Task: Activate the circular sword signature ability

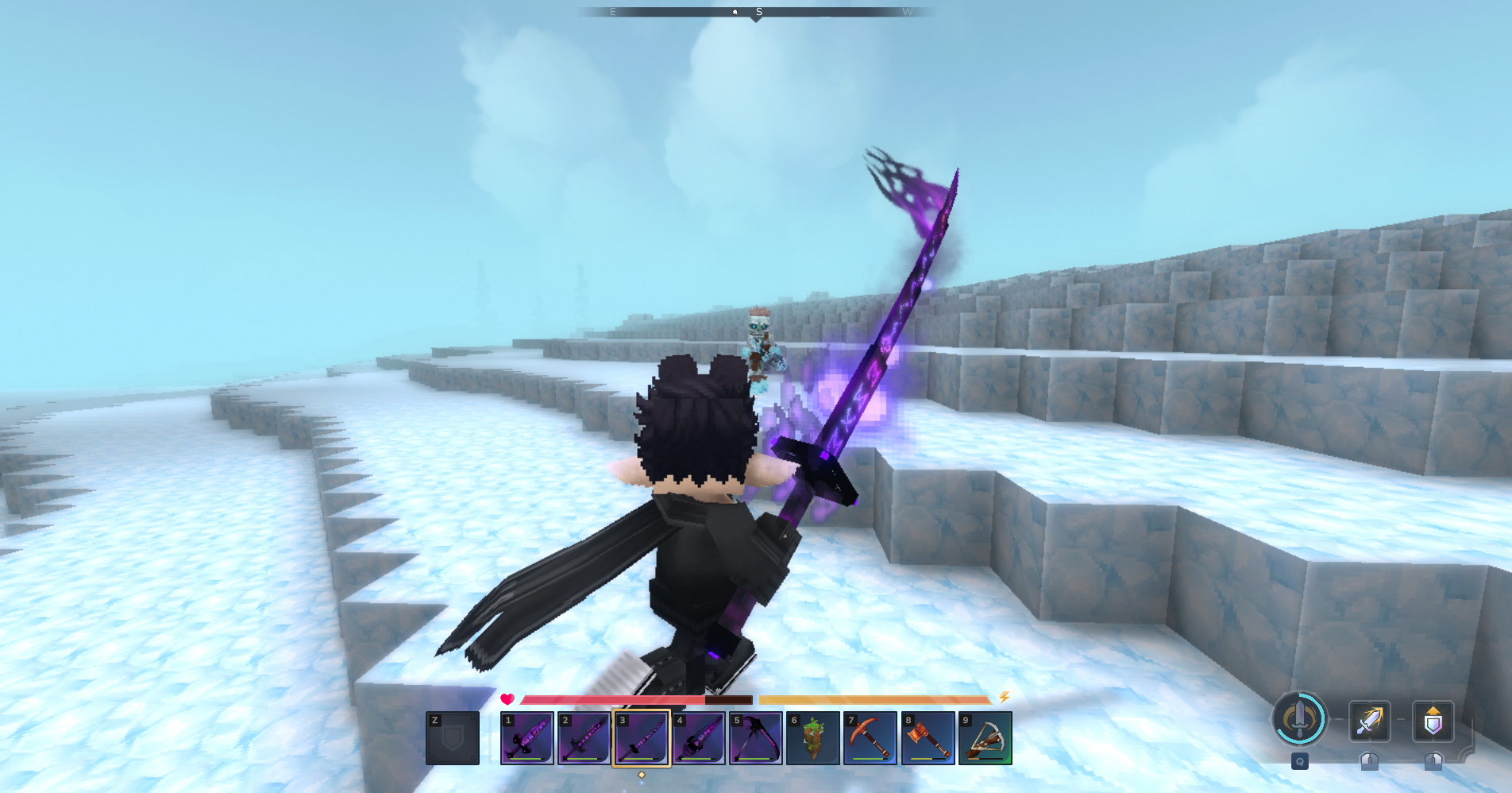Action: (1299, 719)
